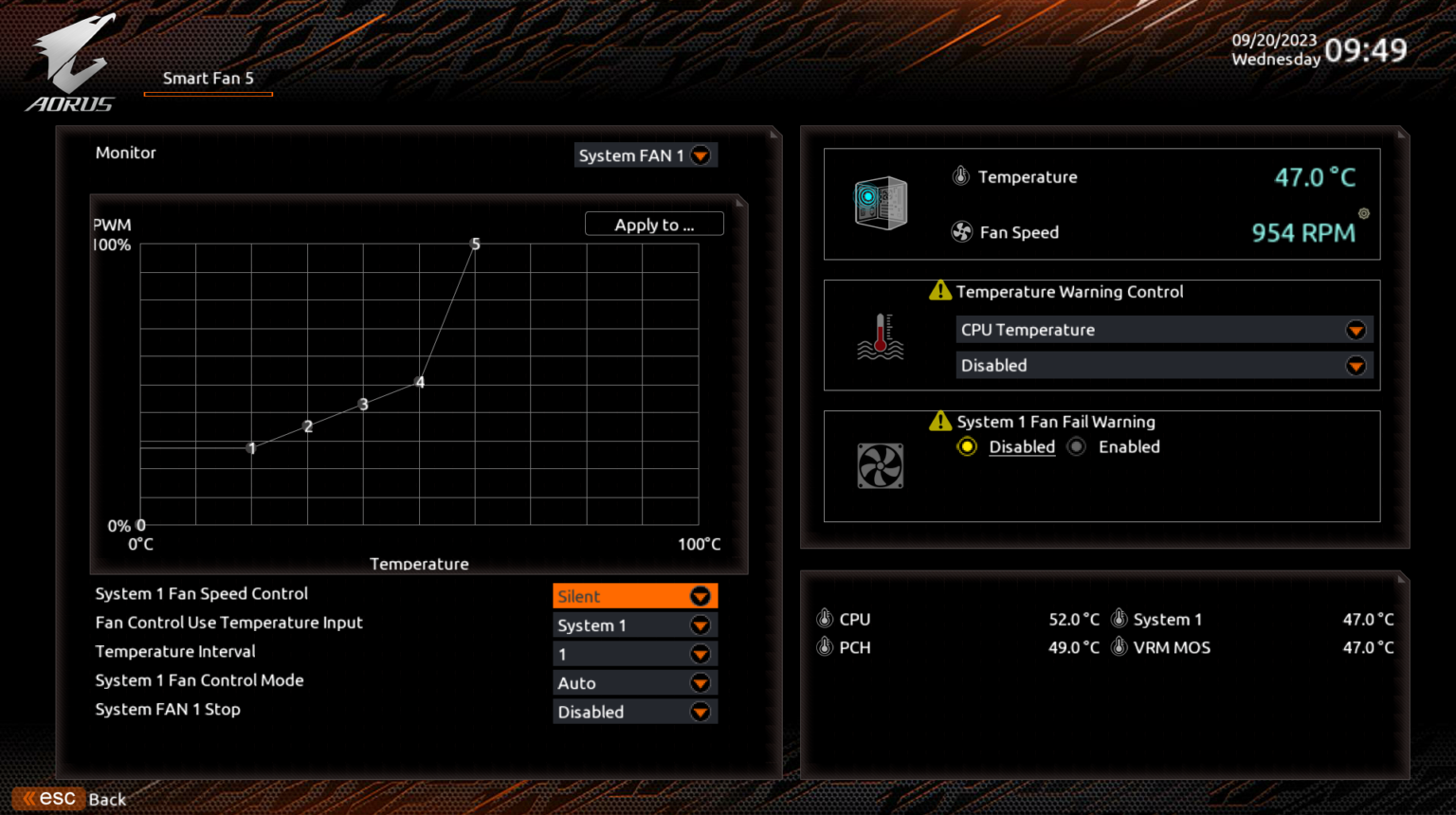Enable the System 1 Fan Fail Warning

pyautogui.click(x=1076, y=446)
